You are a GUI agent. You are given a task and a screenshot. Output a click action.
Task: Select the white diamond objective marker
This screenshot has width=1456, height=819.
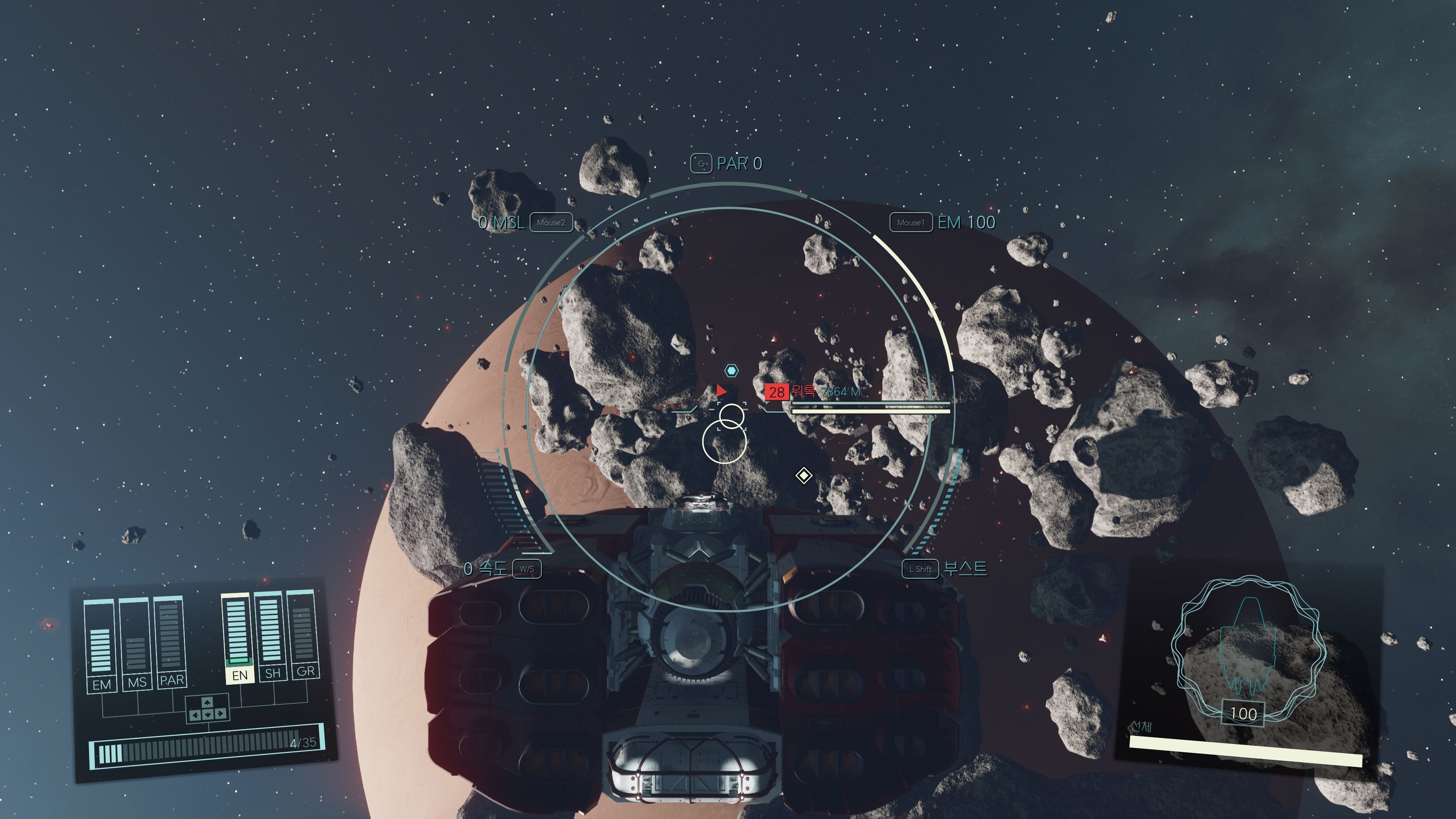[804, 475]
